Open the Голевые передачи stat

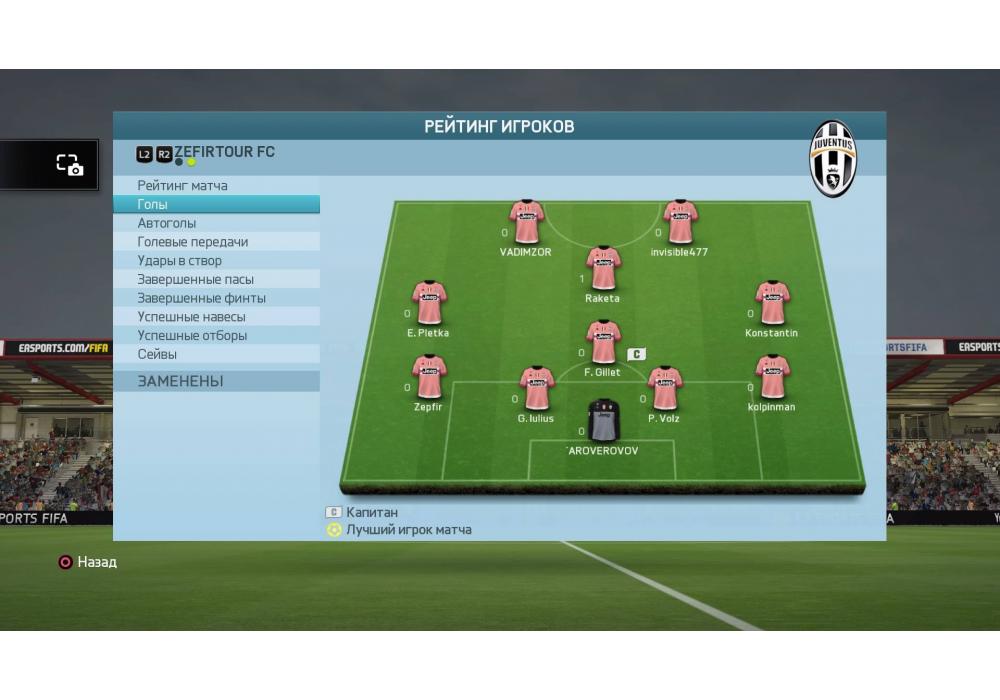[193, 242]
